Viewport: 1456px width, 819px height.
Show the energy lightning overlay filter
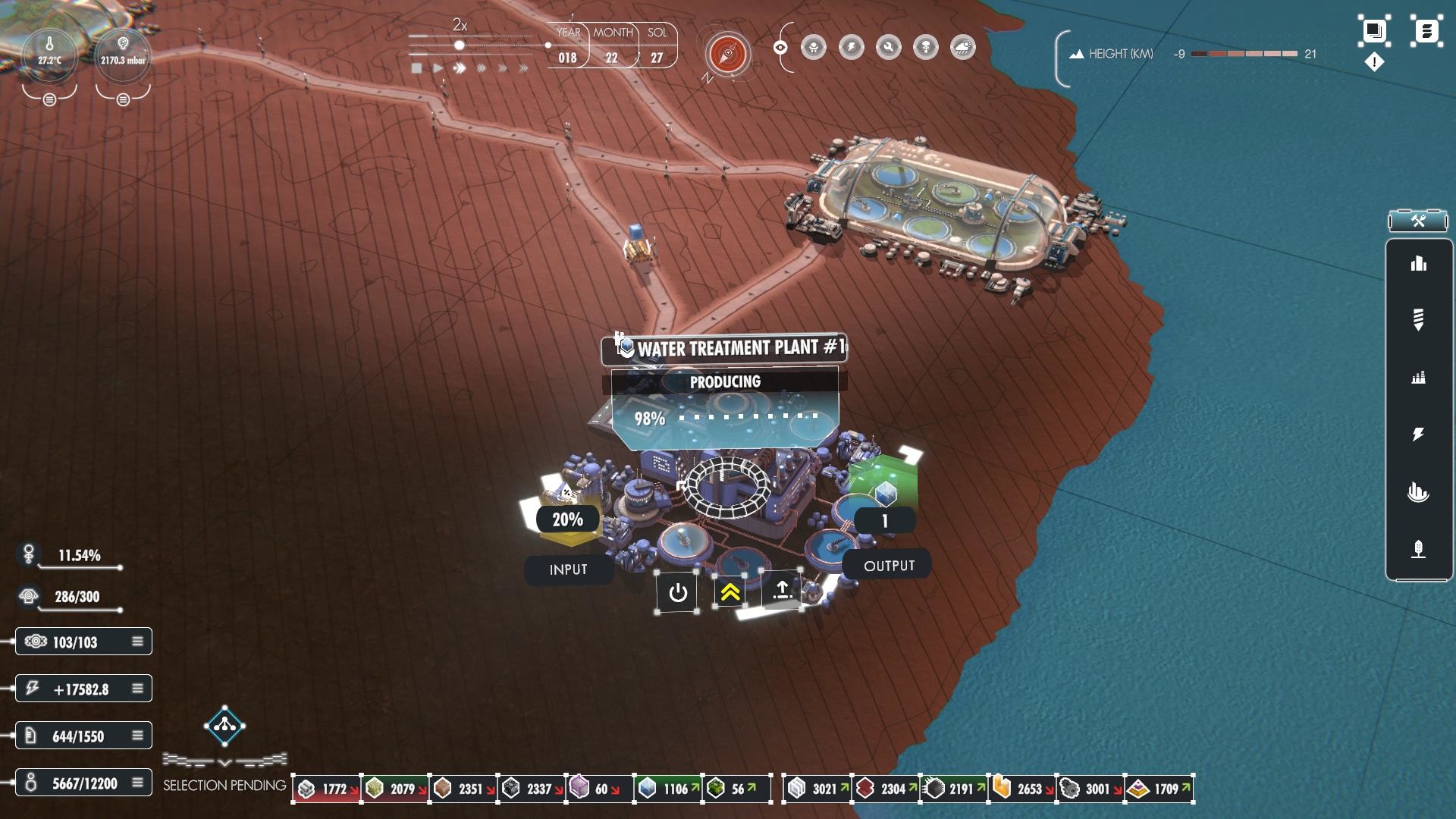852,48
